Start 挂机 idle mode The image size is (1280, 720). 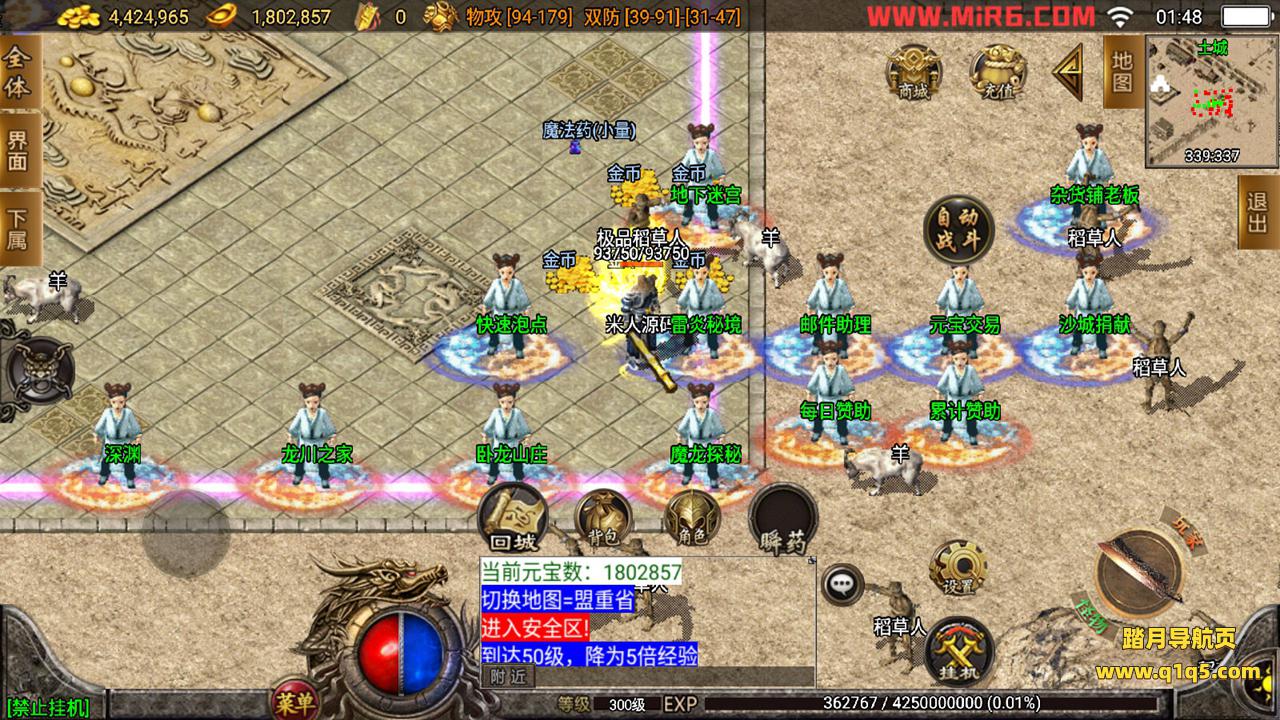pyautogui.click(x=957, y=652)
